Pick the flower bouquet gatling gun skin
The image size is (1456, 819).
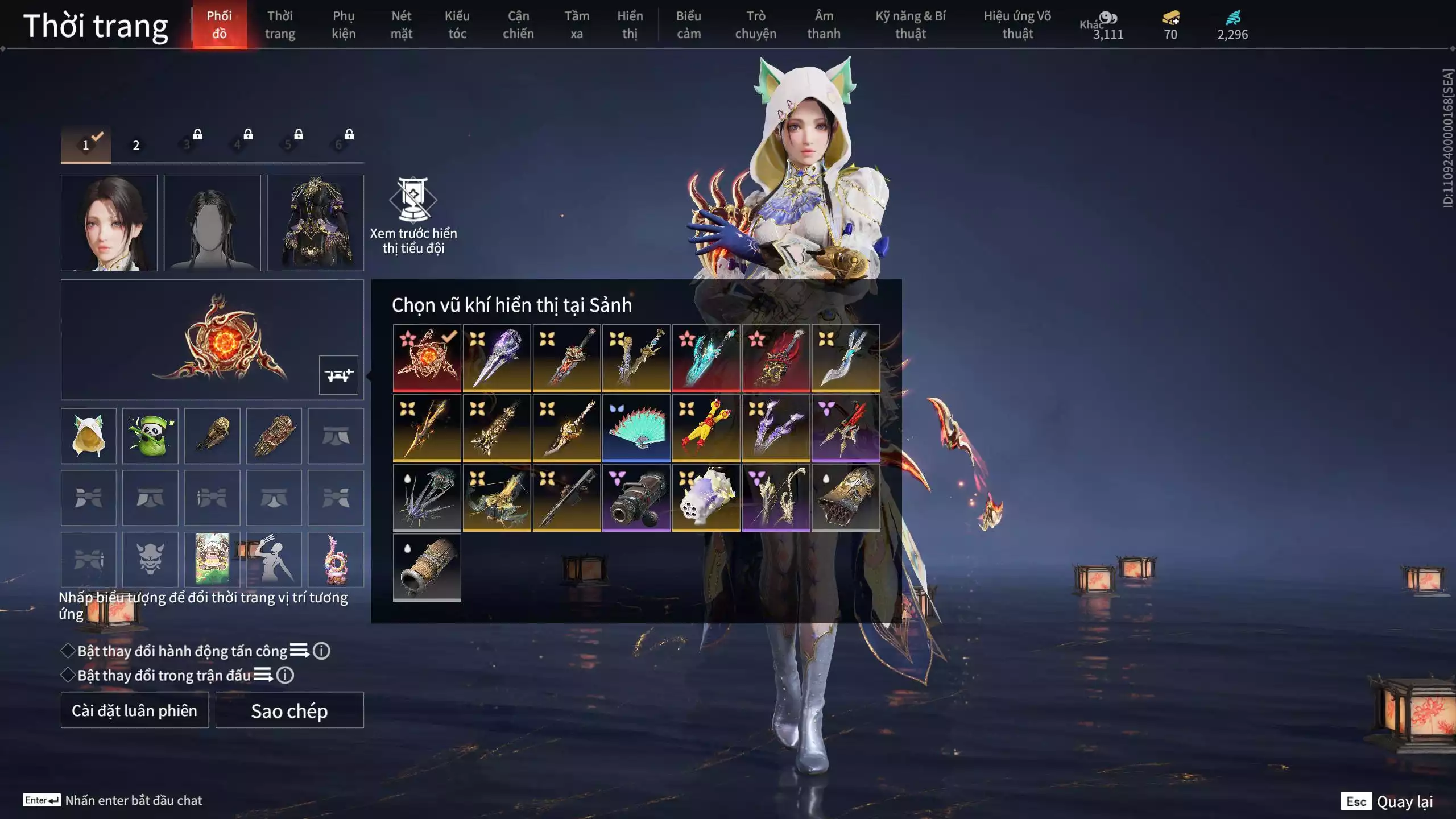706,498
